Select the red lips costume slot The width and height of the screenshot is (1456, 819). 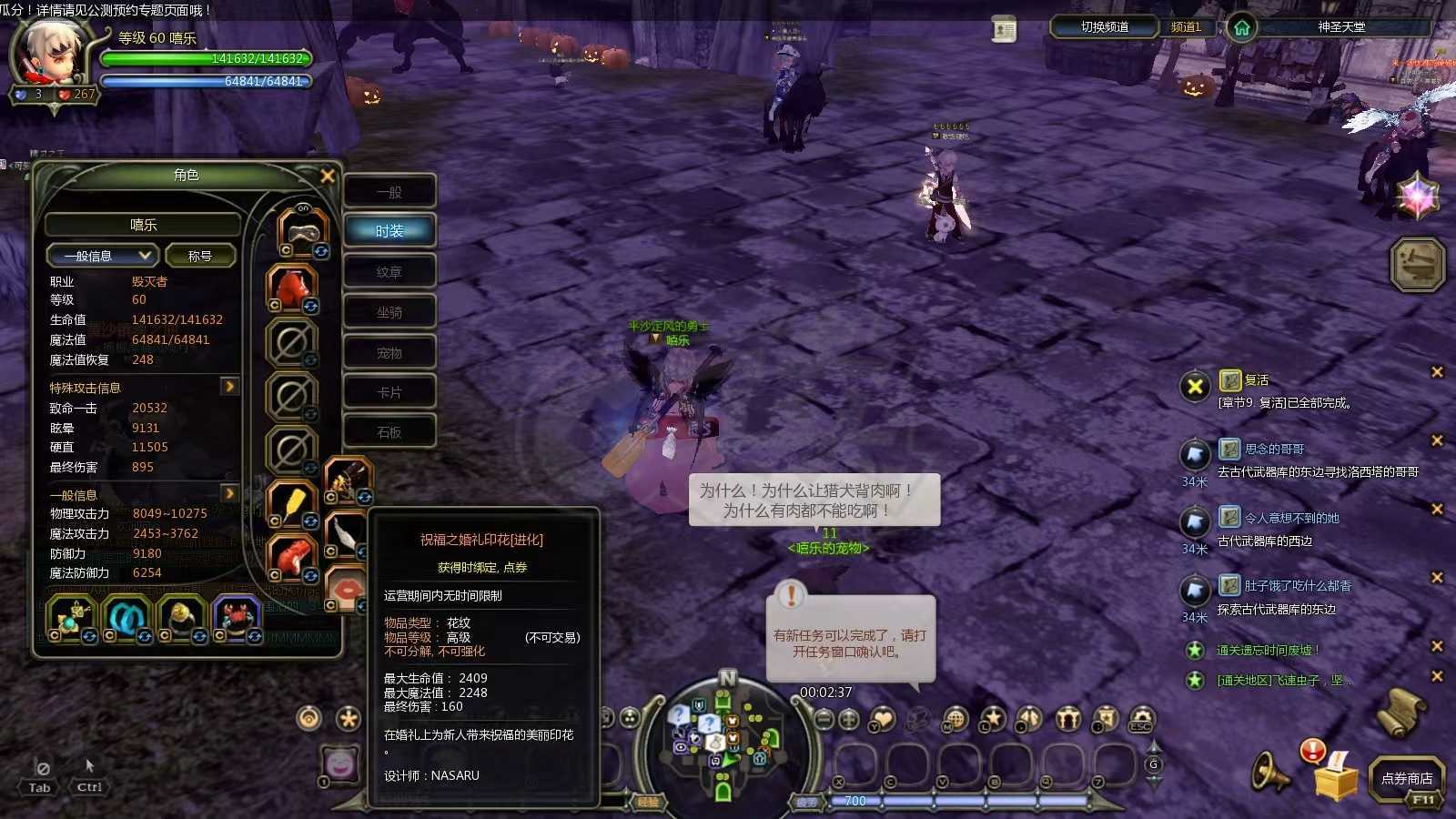coord(348,589)
